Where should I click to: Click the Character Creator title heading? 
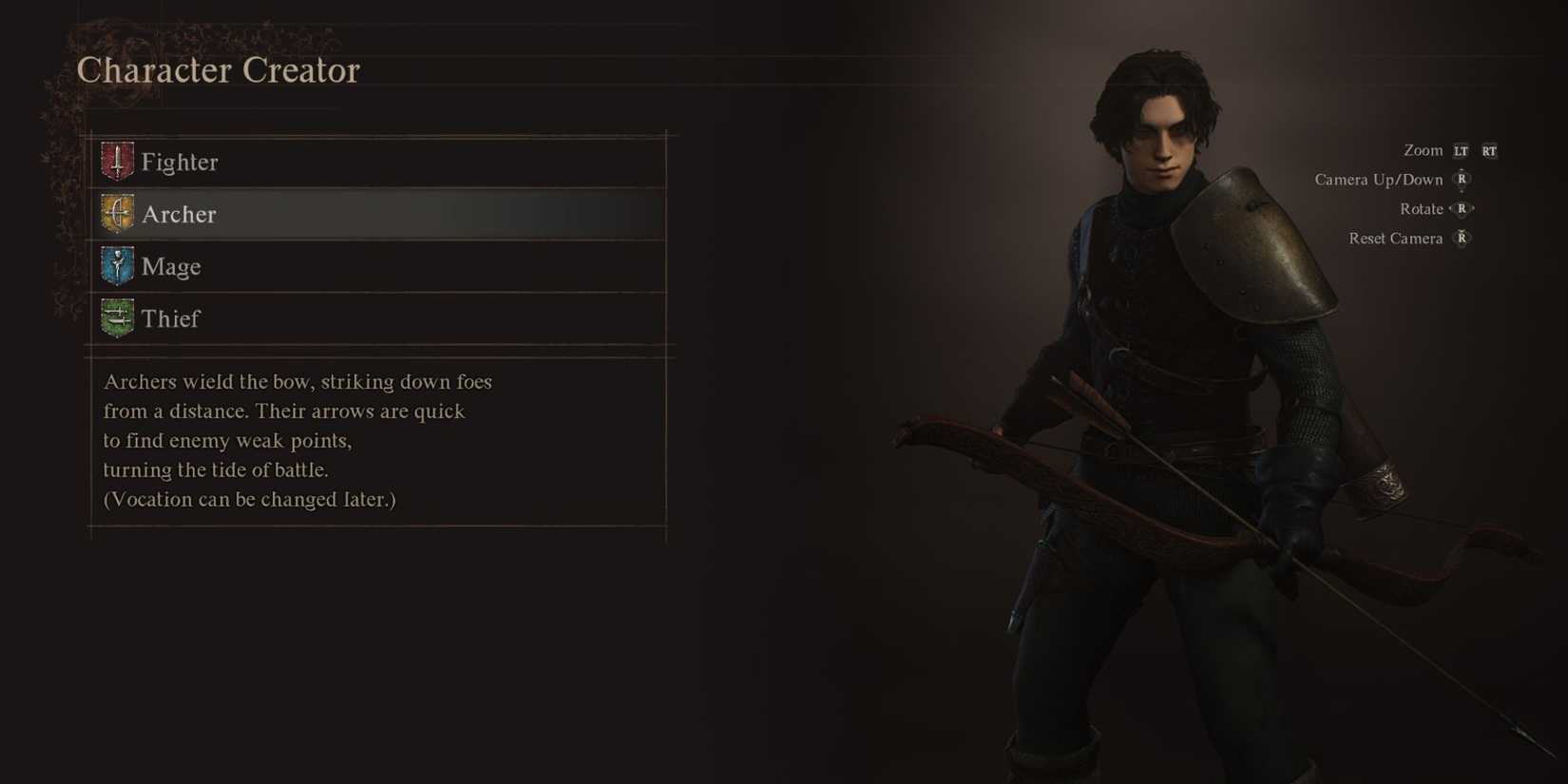(219, 69)
